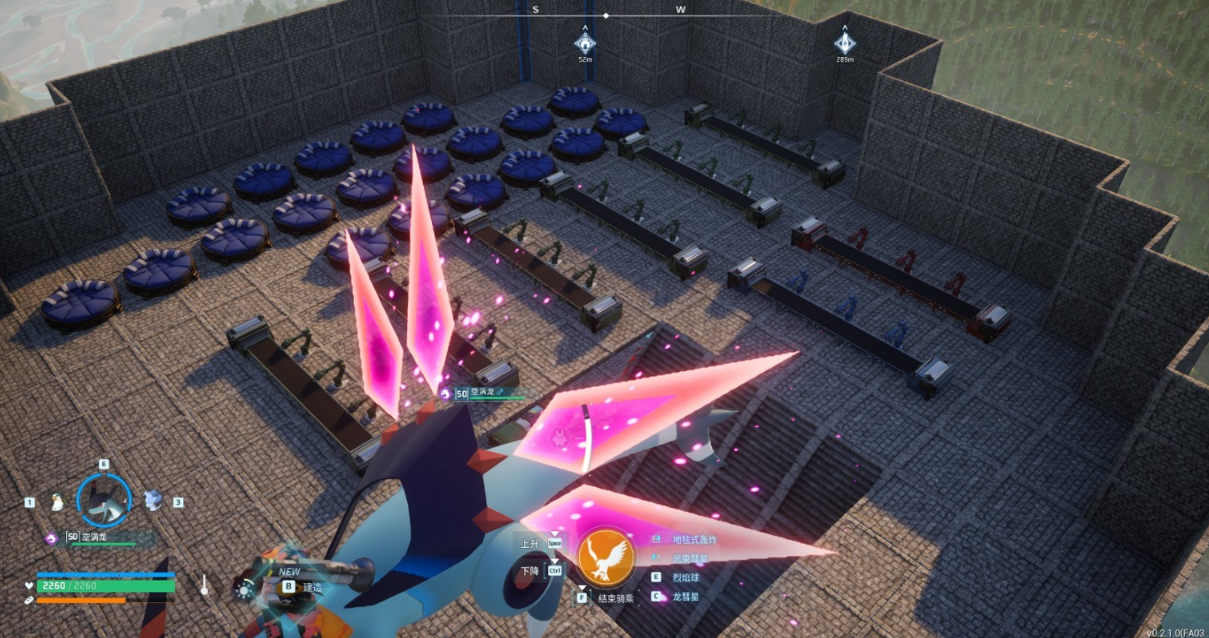The height and width of the screenshot is (638, 1209).
Task: Choose the 烈焰球 skill entry
Action: click(686, 577)
